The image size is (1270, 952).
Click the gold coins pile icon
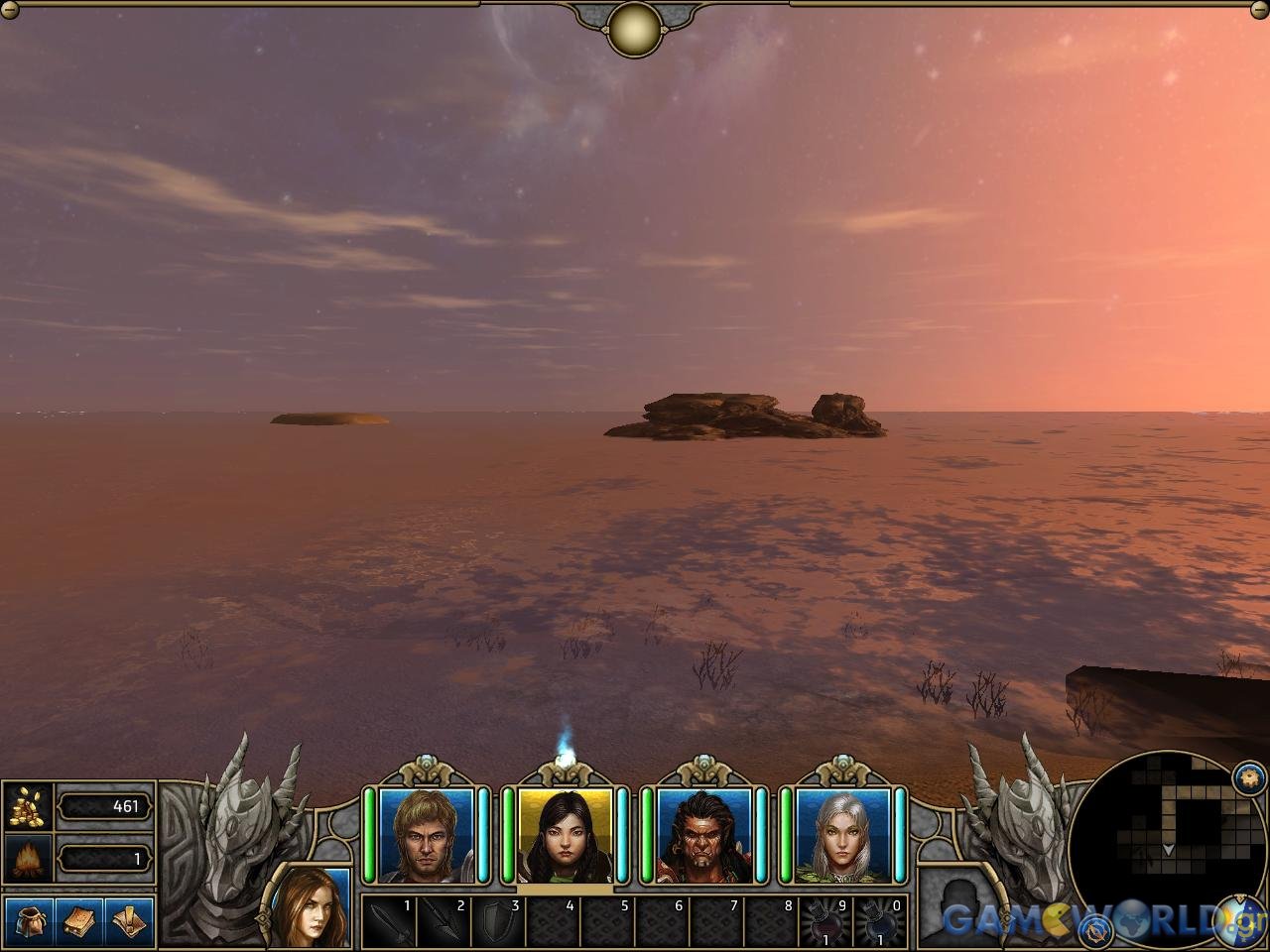(29, 806)
